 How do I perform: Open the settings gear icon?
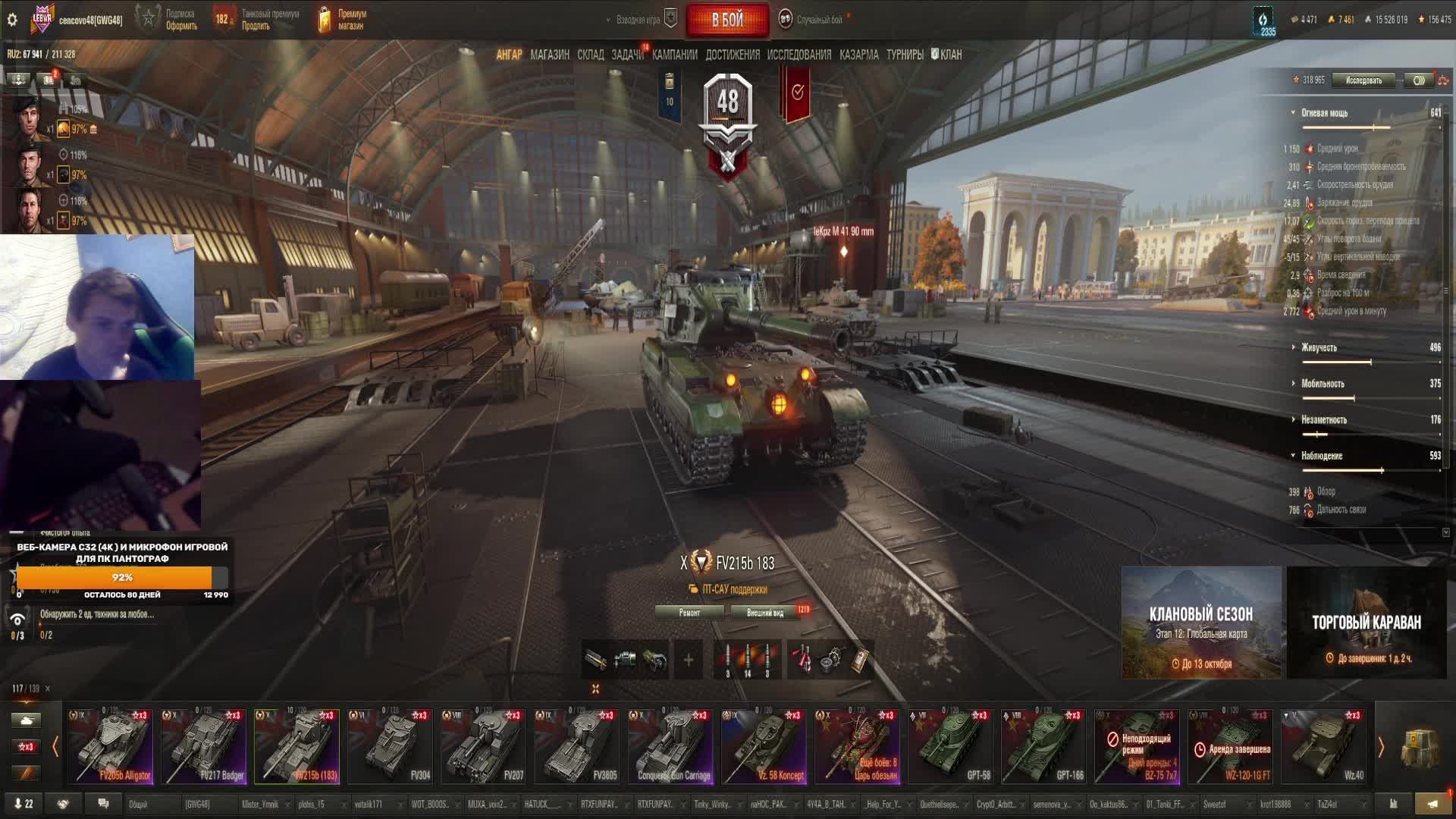[x=12, y=20]
